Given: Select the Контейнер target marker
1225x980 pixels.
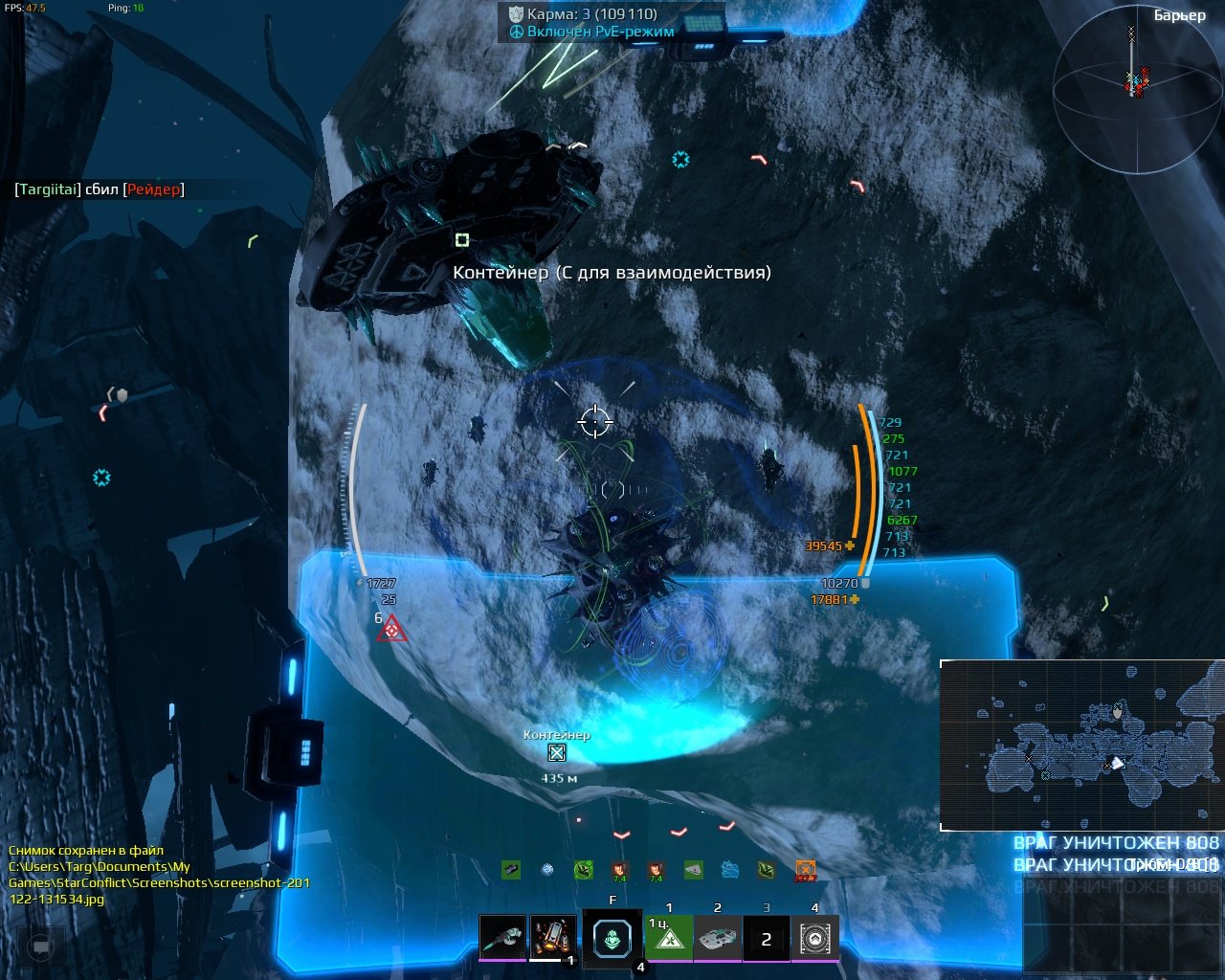Looking at the screenshot, I should 557,753.
